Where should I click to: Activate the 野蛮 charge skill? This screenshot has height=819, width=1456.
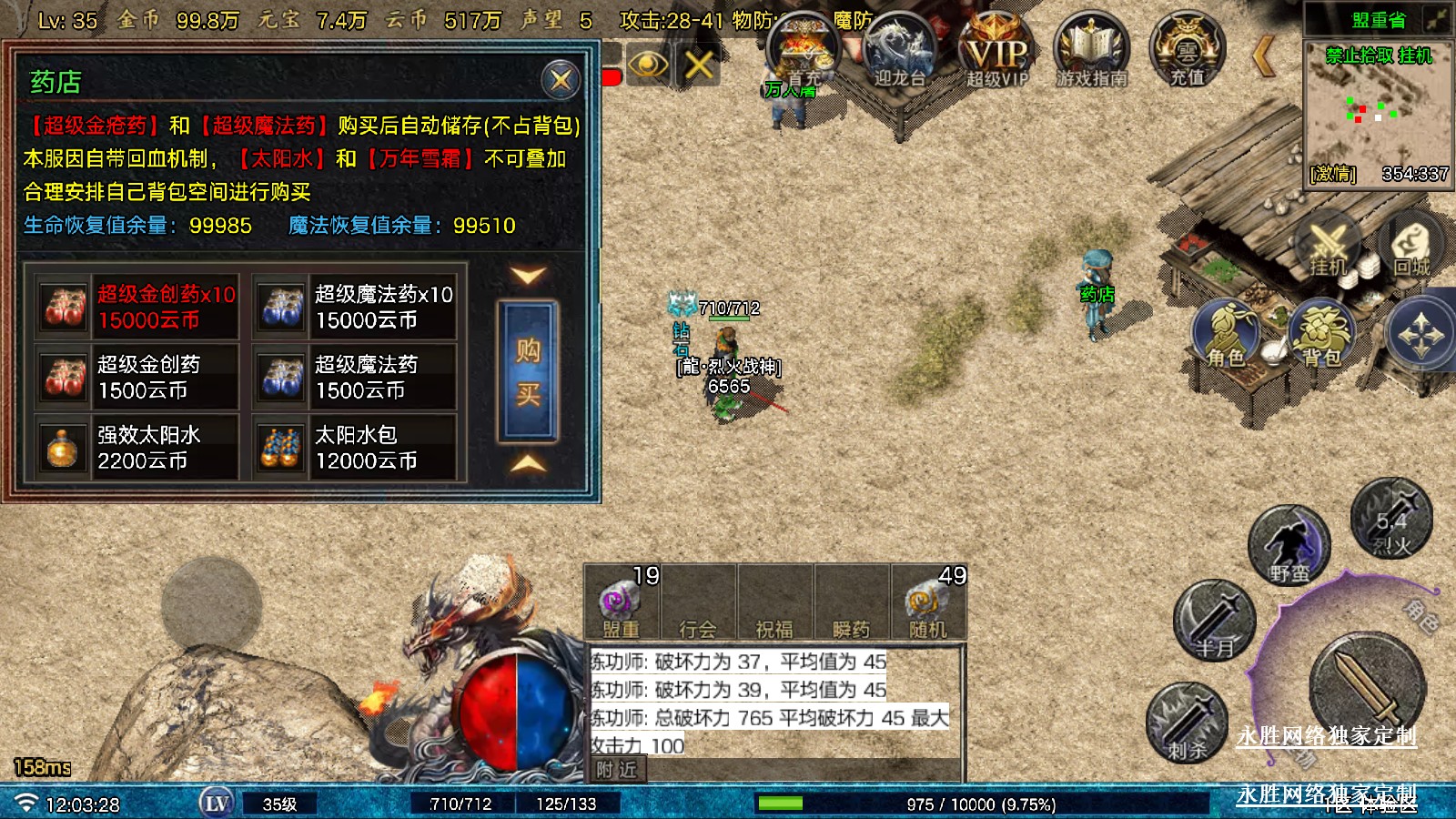click(1289, 548)
